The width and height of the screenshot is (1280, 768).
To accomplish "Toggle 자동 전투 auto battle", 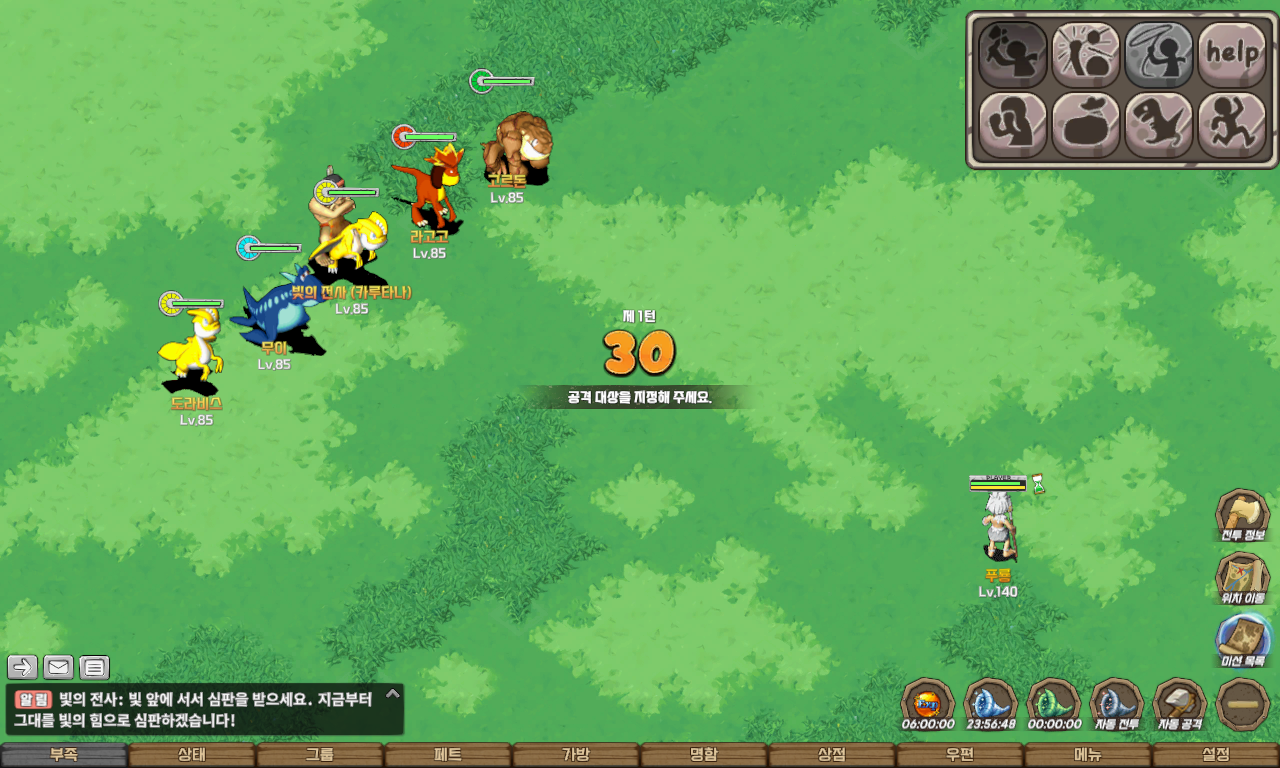I will [1117, 703].
